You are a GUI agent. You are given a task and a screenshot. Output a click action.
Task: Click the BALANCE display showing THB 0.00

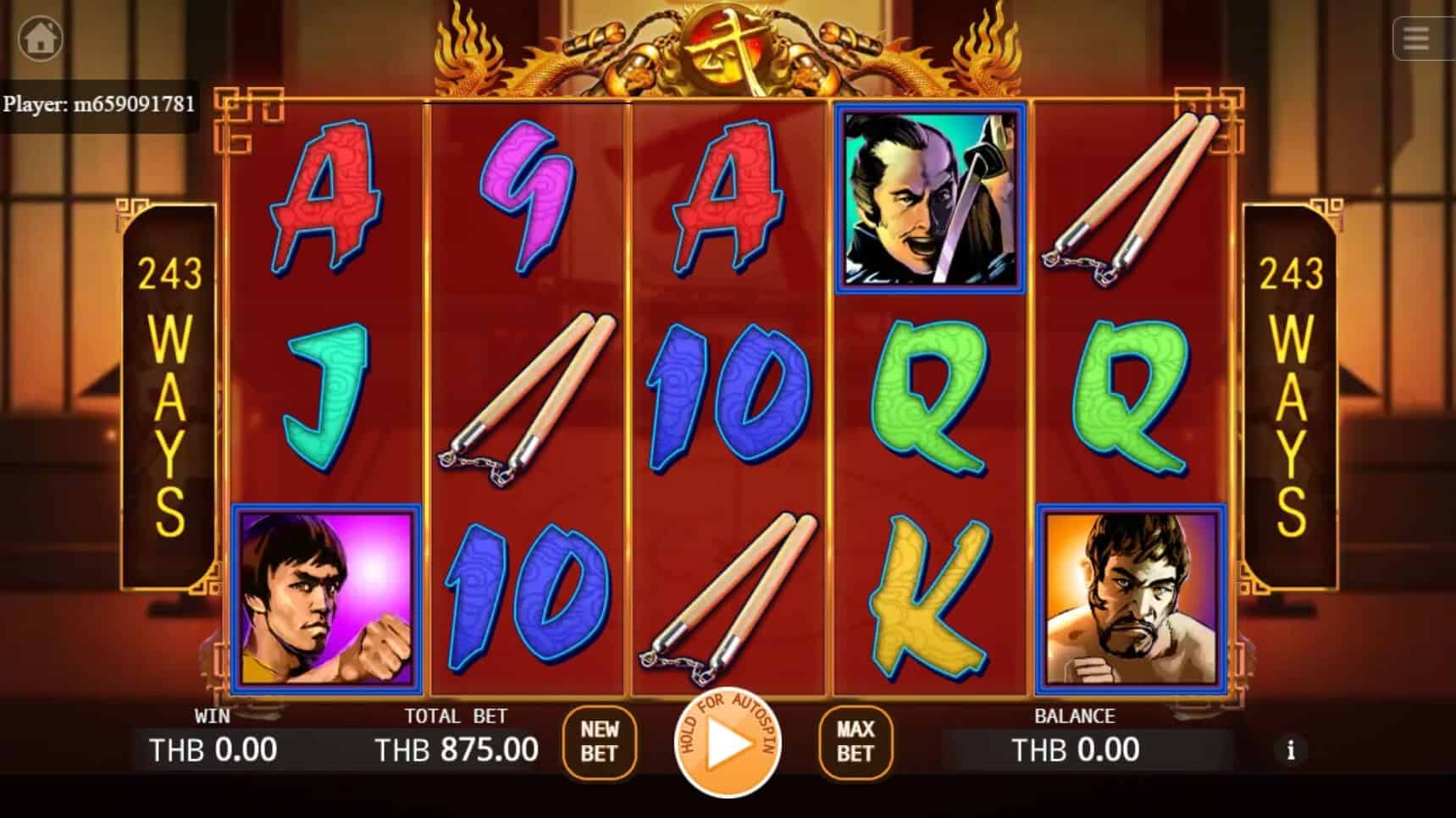1077,750
